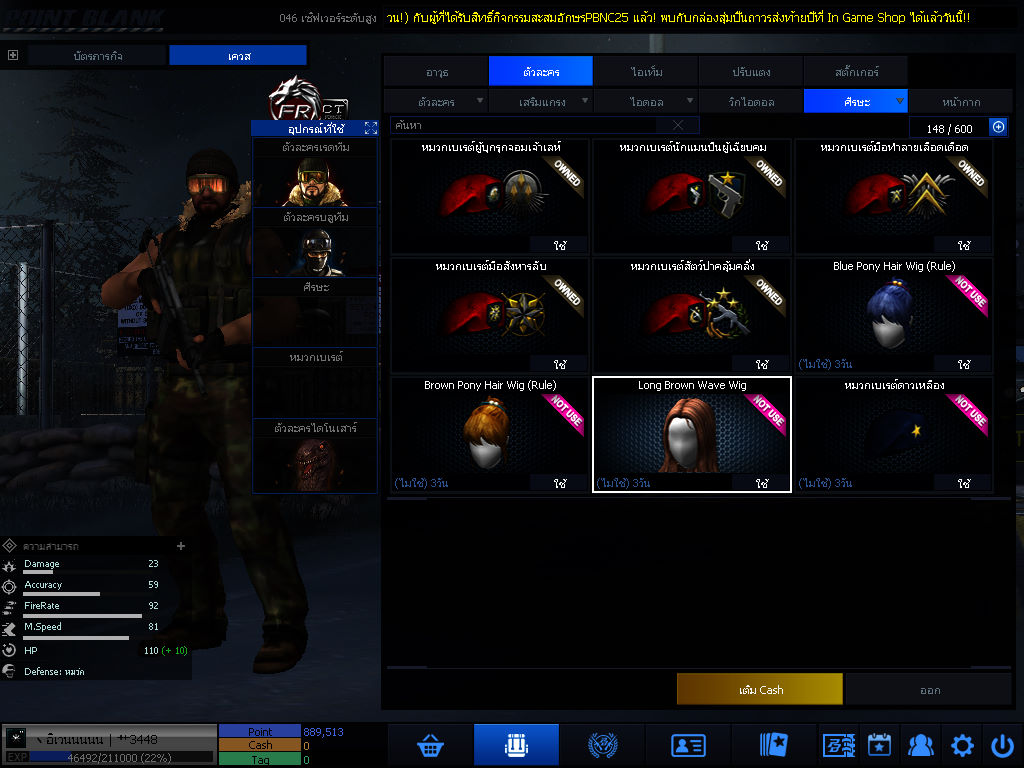The width and height of the screenshot is (1024, 768).
Task: Switch to the อาวุธ weapons tab
Action: (436, 72)
